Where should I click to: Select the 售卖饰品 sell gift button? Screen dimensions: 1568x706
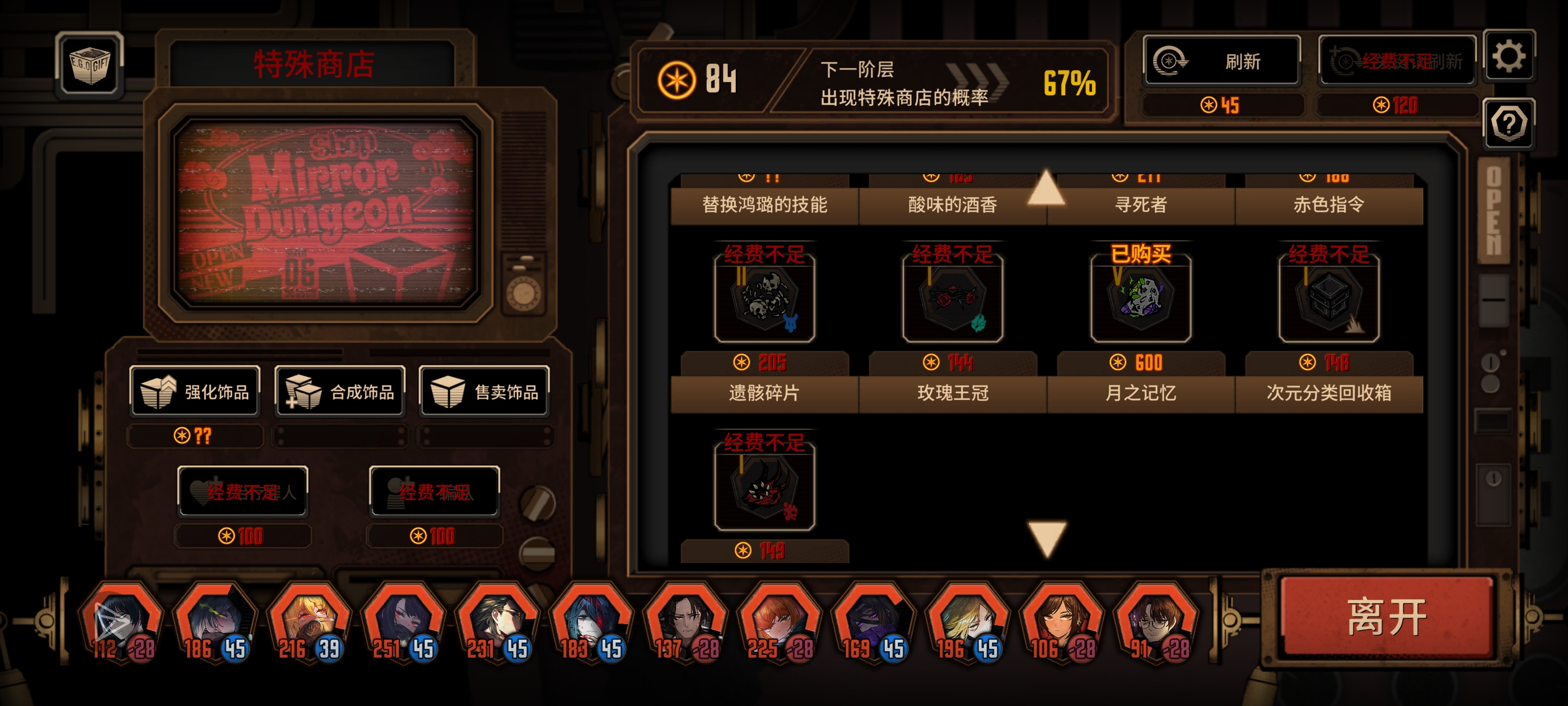484,392
